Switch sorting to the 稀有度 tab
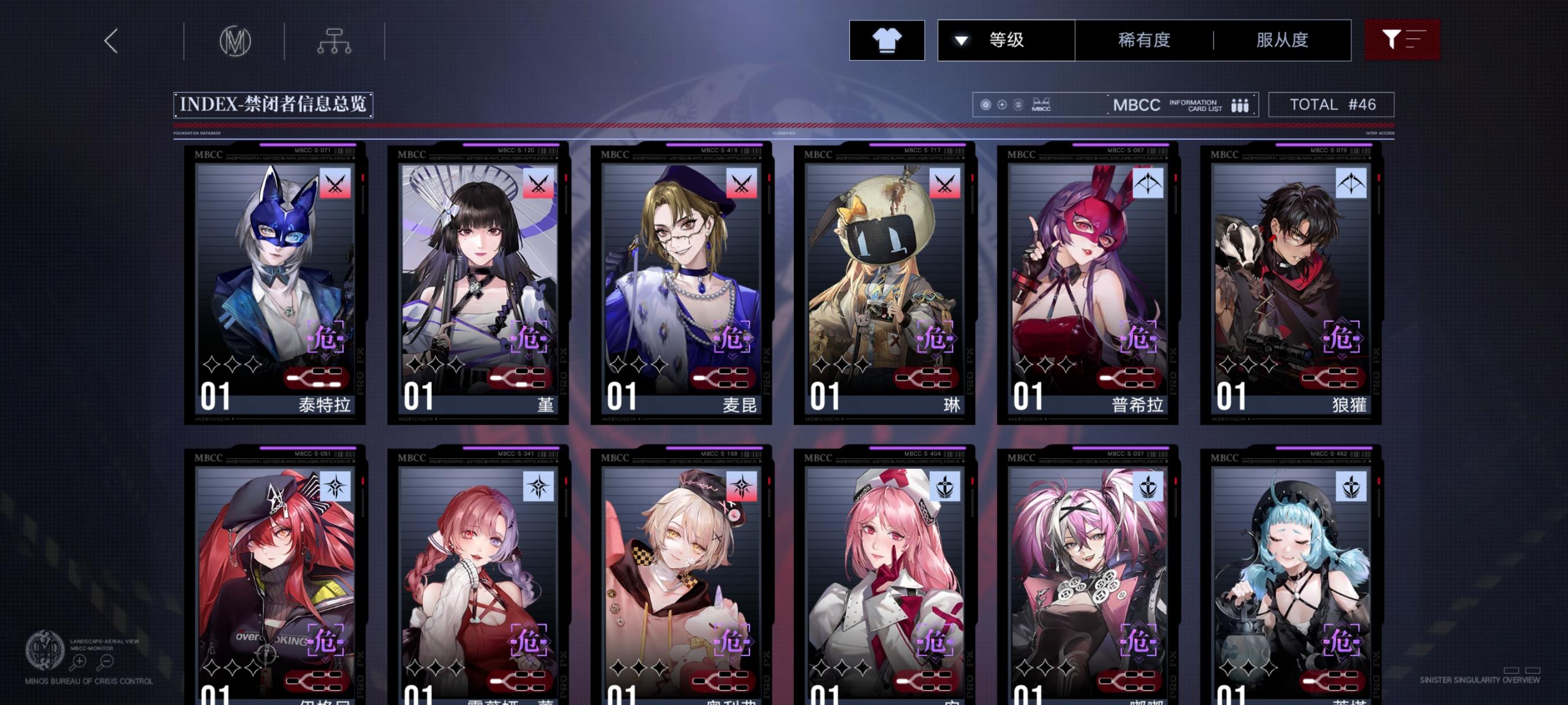 click(1144, 40)
